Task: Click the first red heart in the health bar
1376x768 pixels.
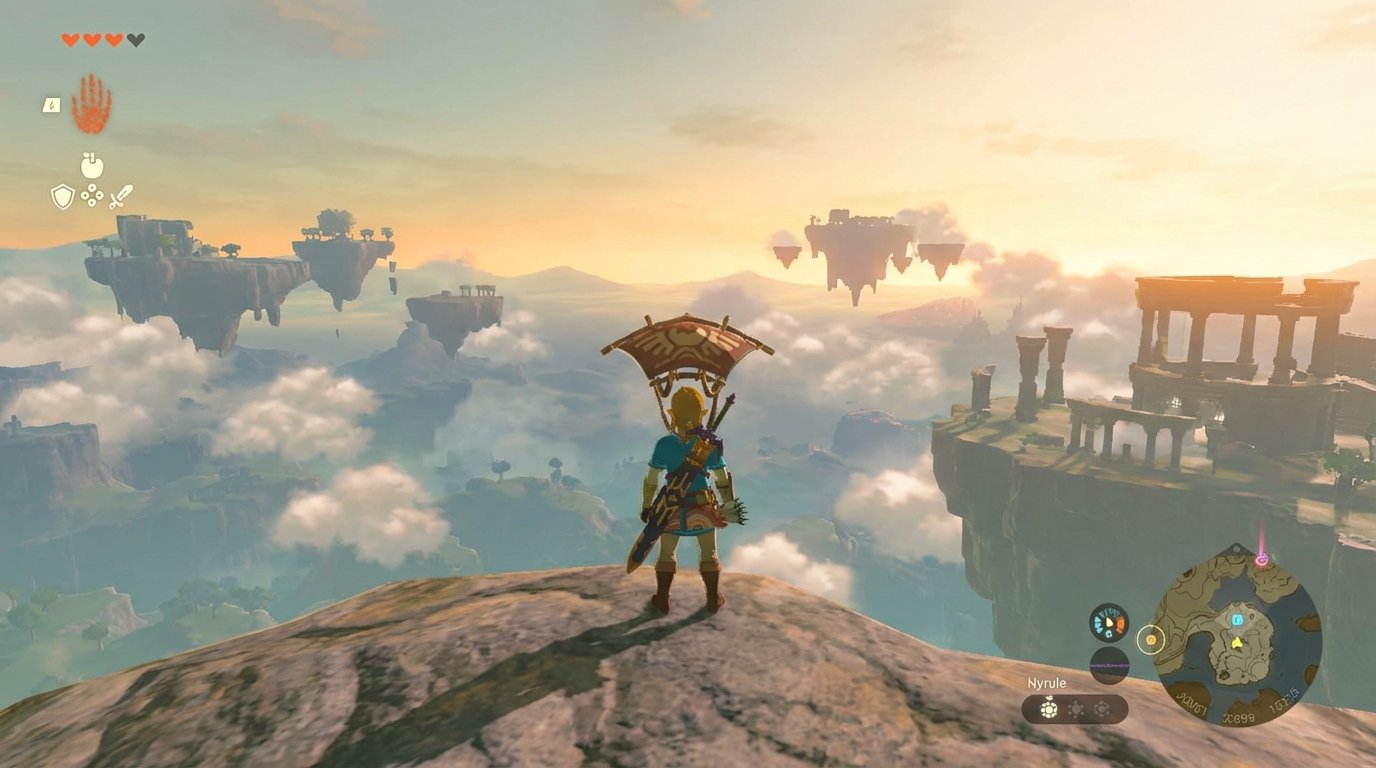Action: (69, 40)
